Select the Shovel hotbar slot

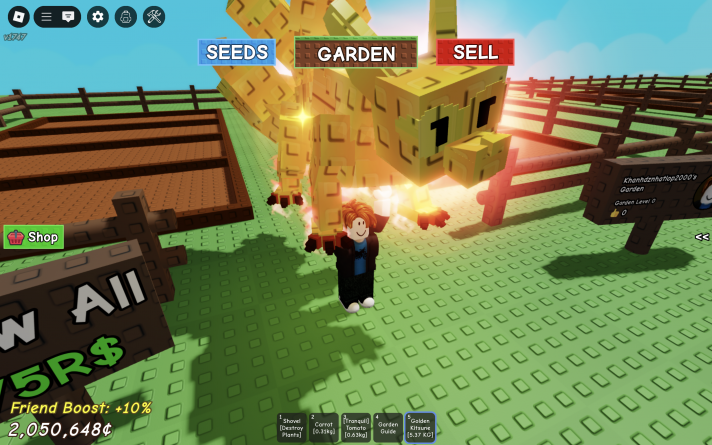[x=292, y=427]
